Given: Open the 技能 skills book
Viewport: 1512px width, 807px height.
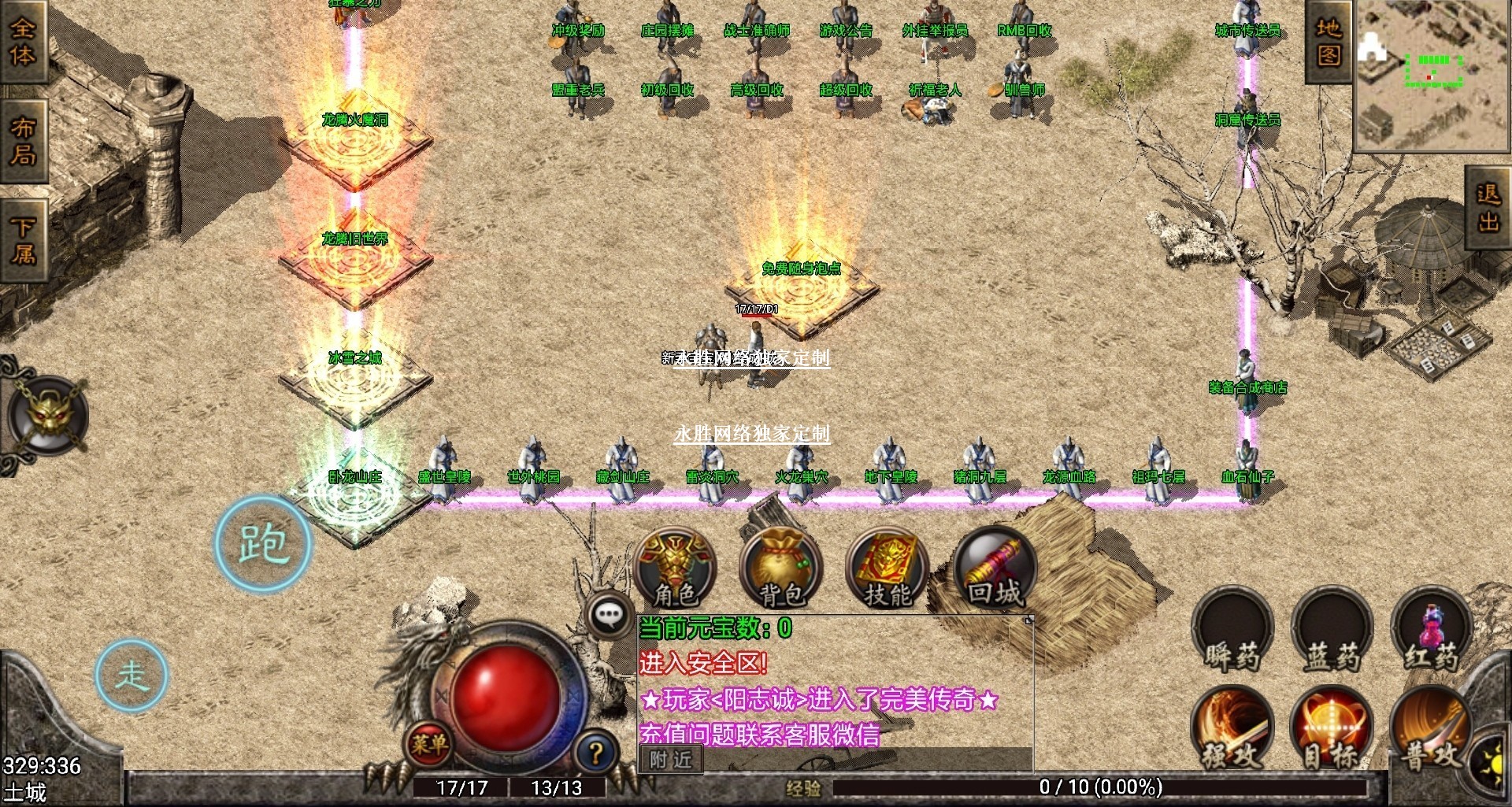Looking at the screenshot, I should point(888,568).
